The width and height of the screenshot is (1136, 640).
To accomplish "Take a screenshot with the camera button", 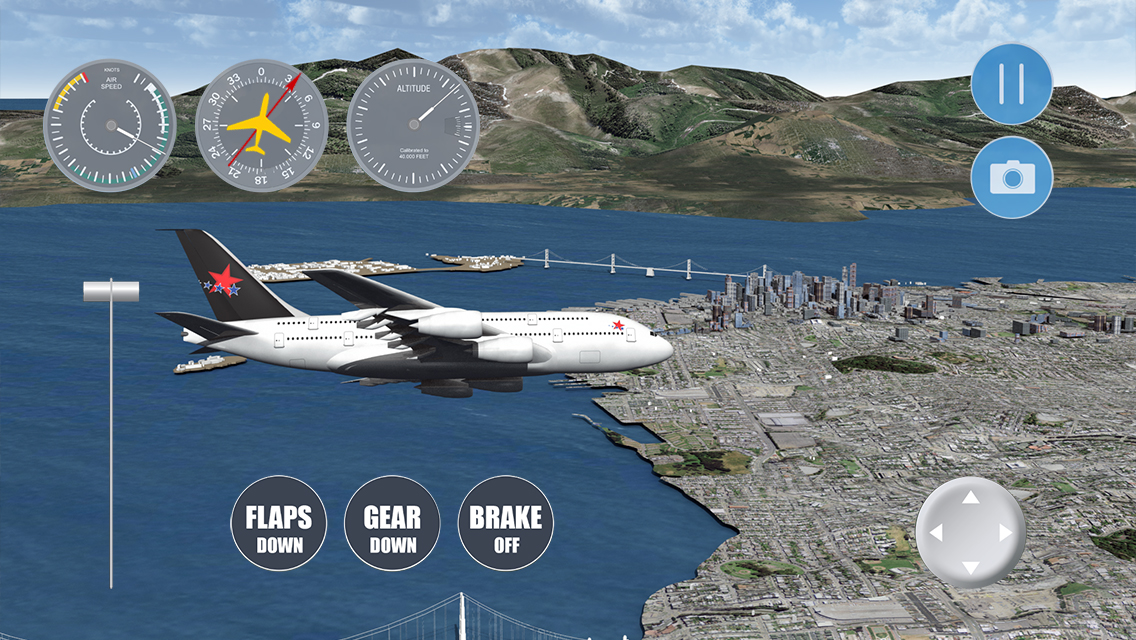I will (1011, 178).
